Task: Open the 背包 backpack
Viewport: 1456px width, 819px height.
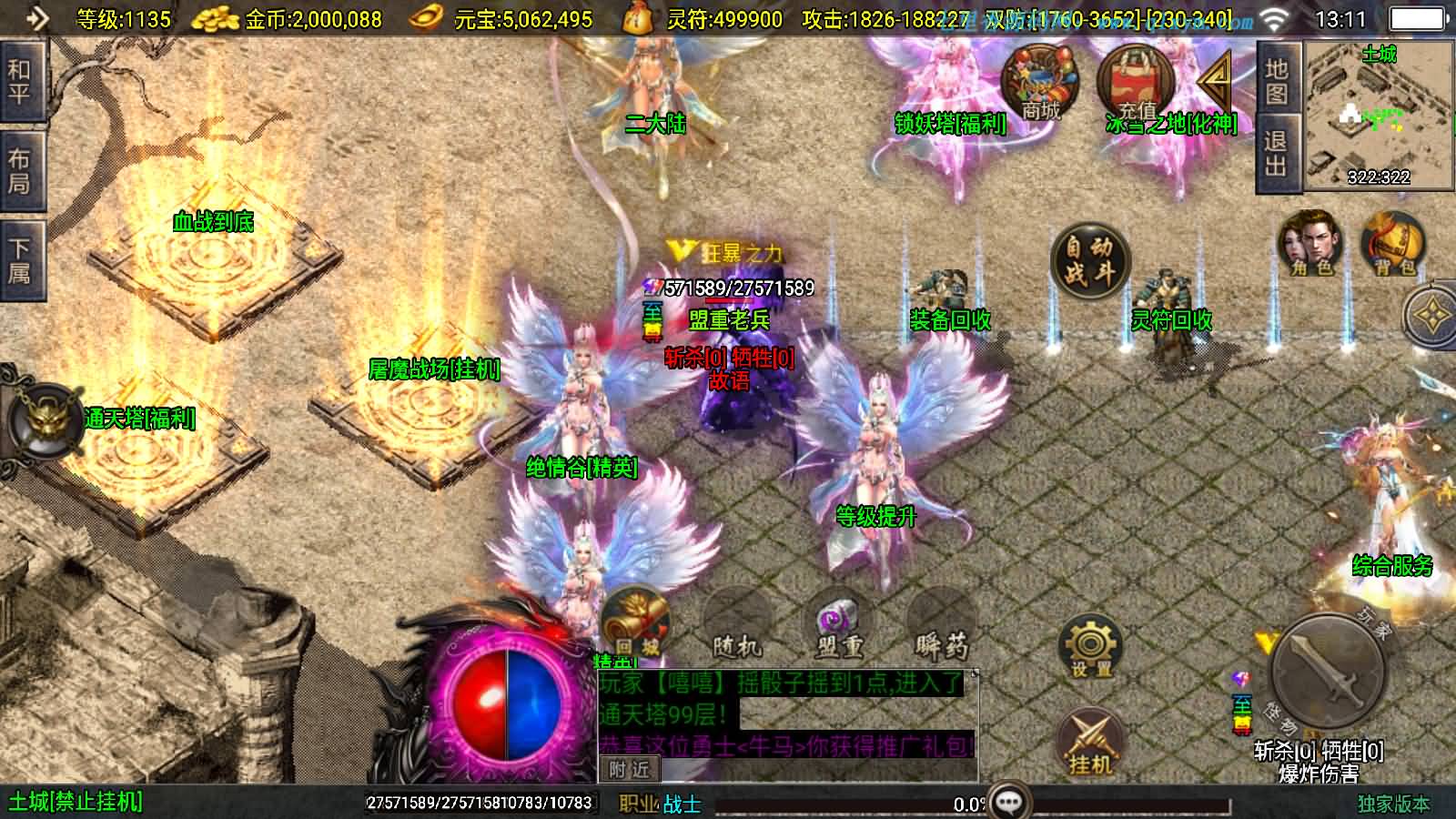Action: pyautogui.click(x=1393, y=243)
